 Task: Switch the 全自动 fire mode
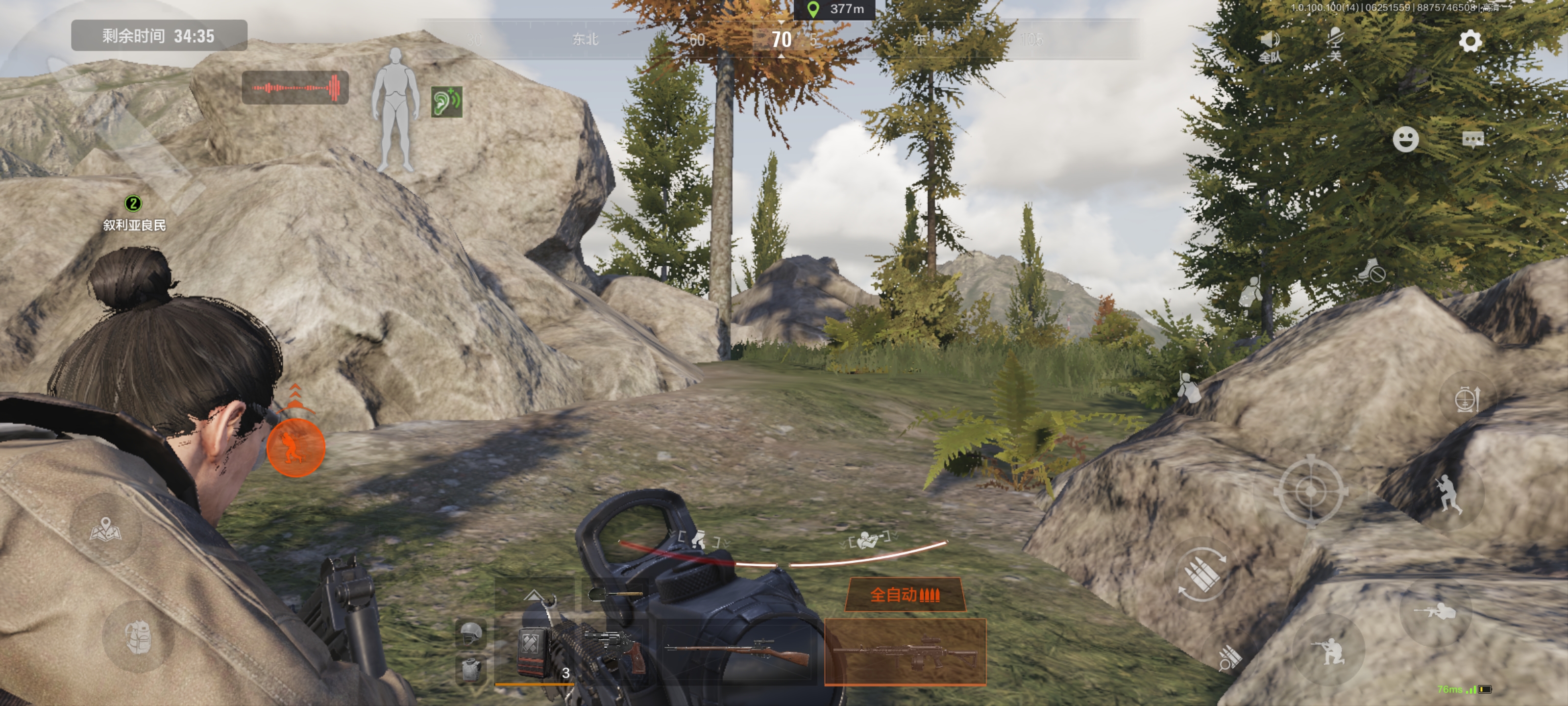pyautogui.click(x=905, y=594)
